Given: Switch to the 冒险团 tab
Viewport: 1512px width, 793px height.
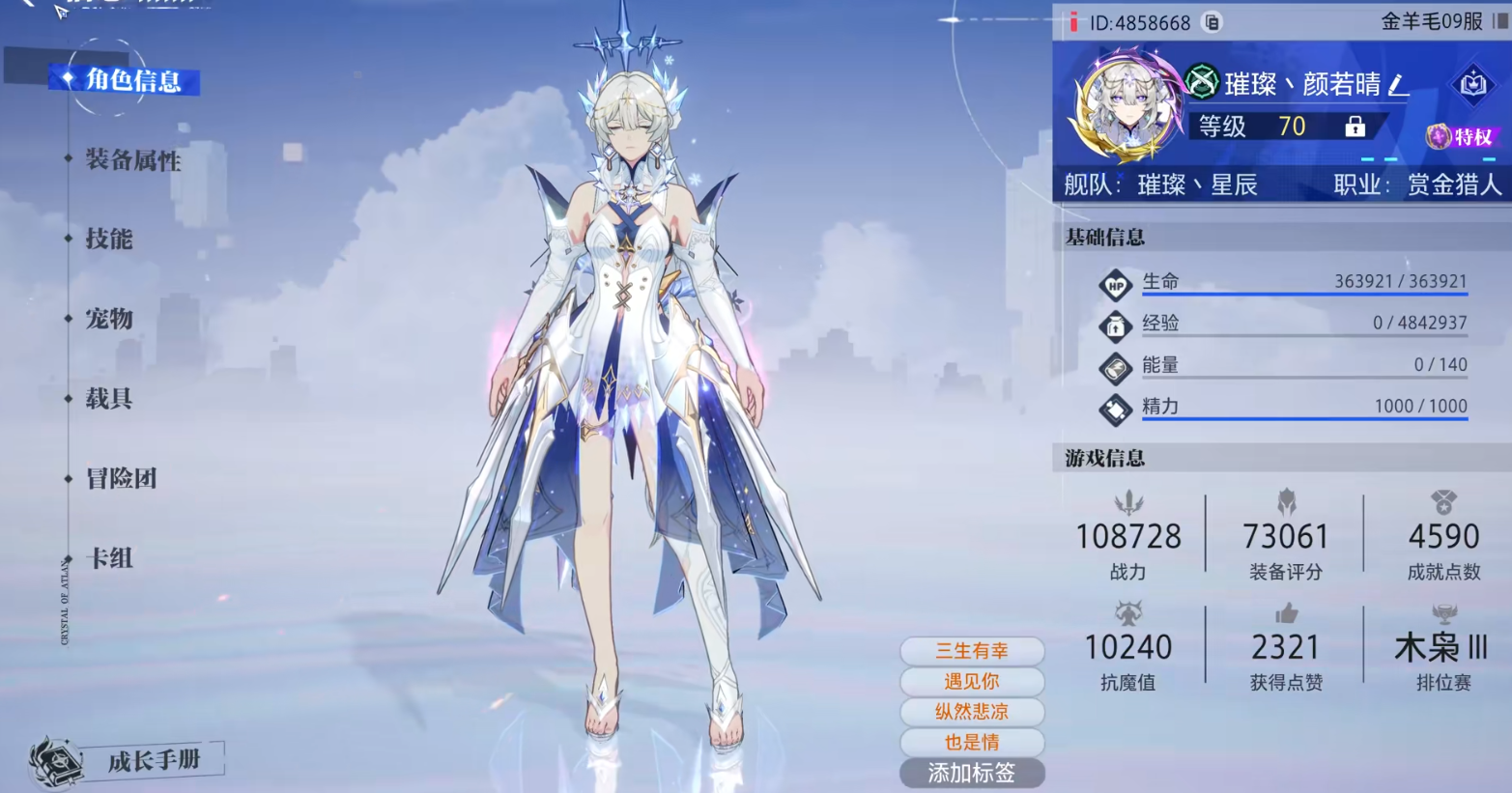Looking at the screenshot, I should [121, 478].
